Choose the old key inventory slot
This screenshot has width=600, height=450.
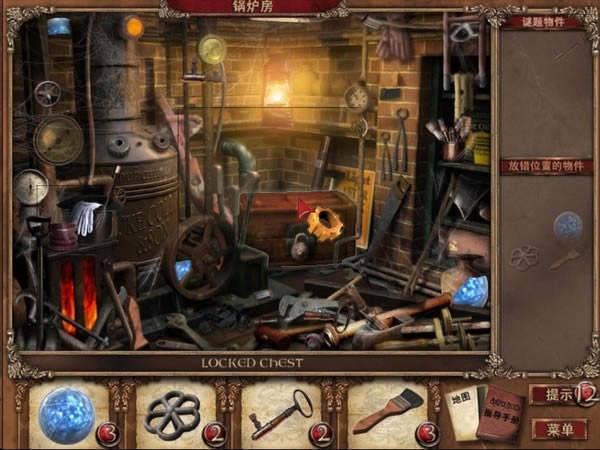[280, 413]
